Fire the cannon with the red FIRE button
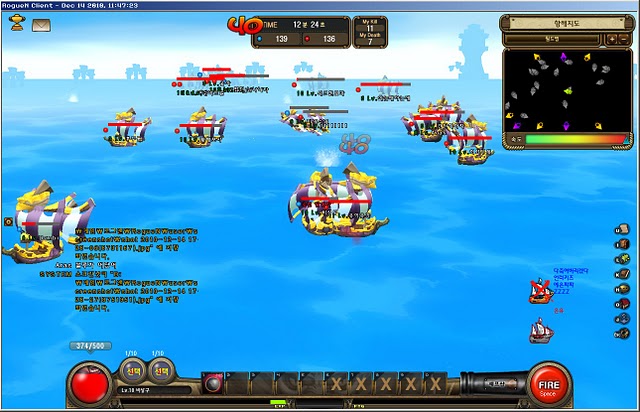Screen dimensions: 640x412 click(548, 383)
